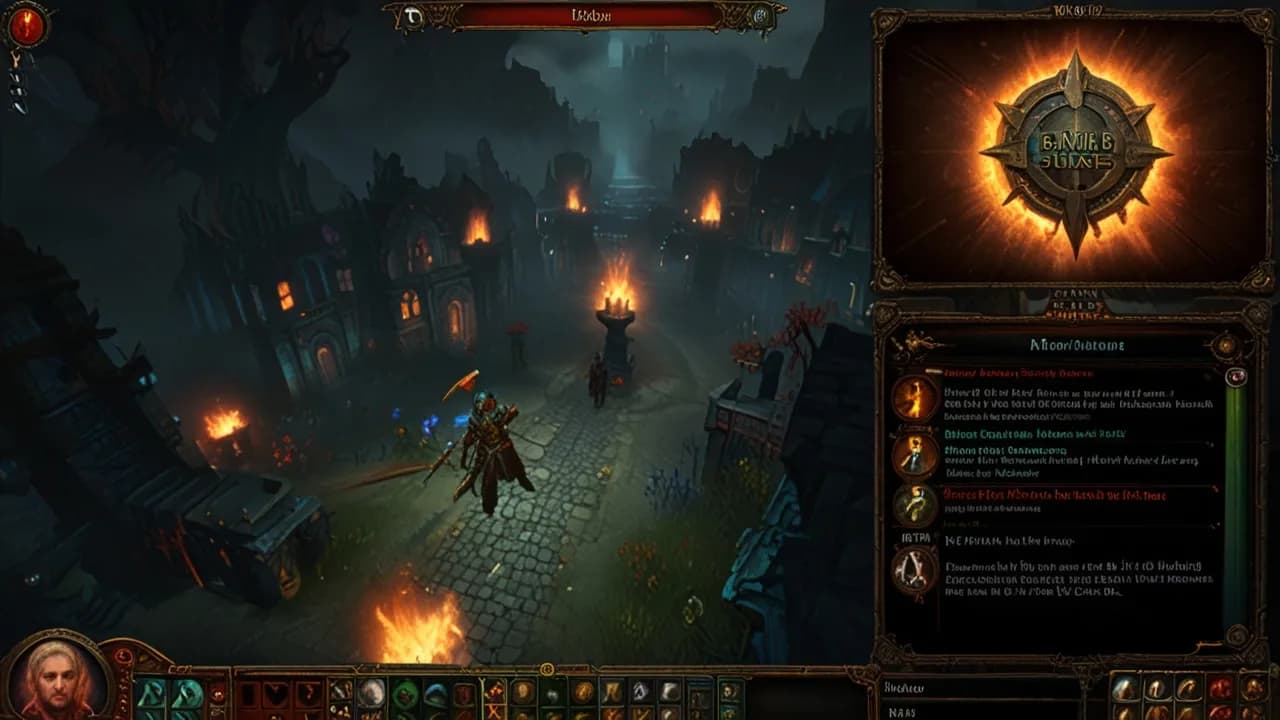Choose the glowing figure skill entry
This screenshot has width=1280, height=720.
pos(915,453)
